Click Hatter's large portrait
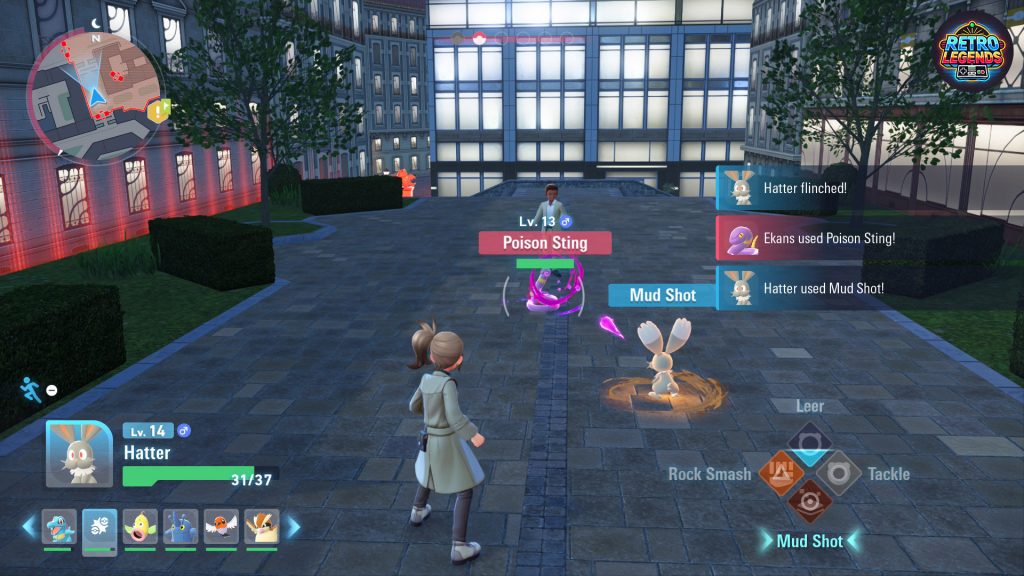Screen dimensions: 1024x576 coord(79,453)
